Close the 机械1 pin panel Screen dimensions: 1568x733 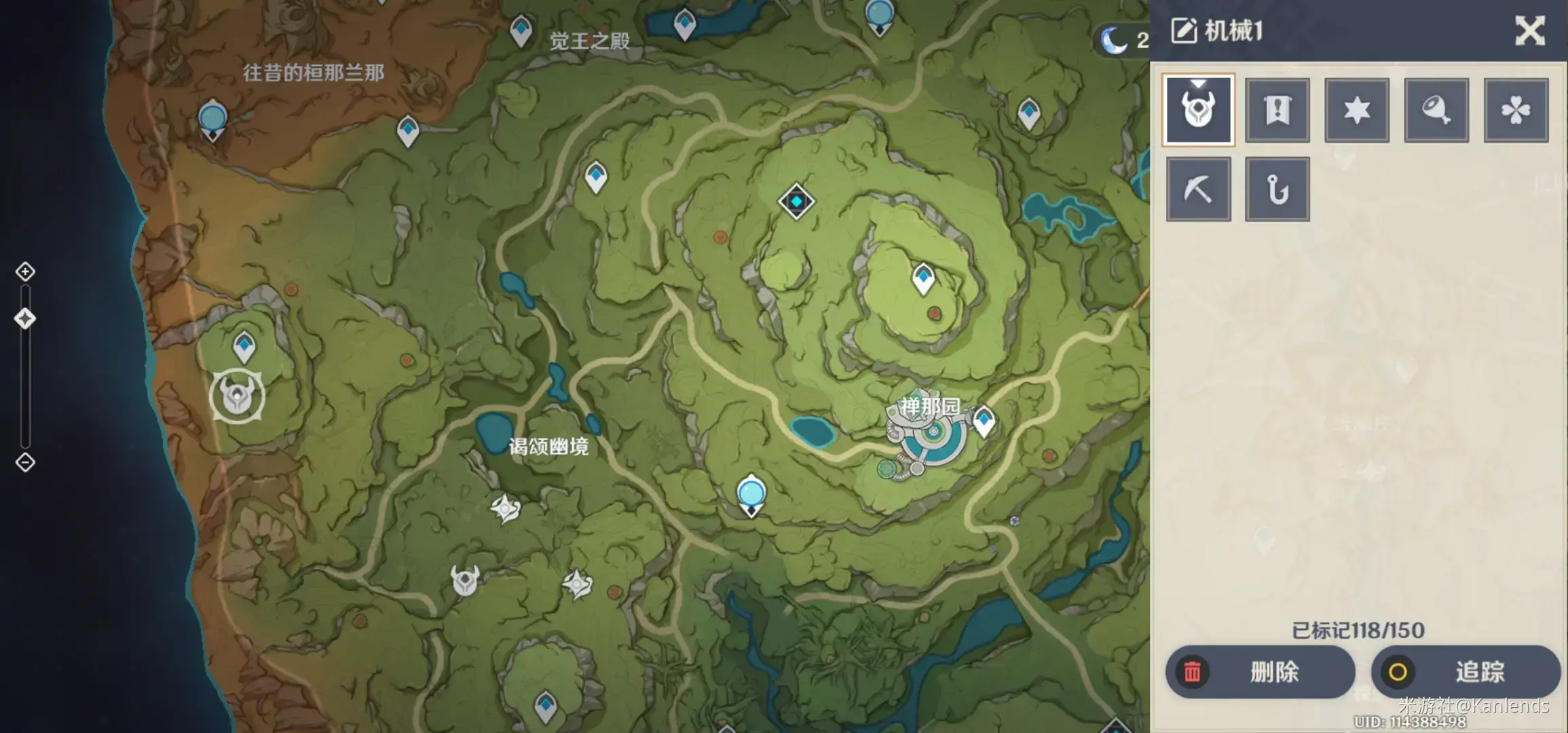coord(1529,31)
